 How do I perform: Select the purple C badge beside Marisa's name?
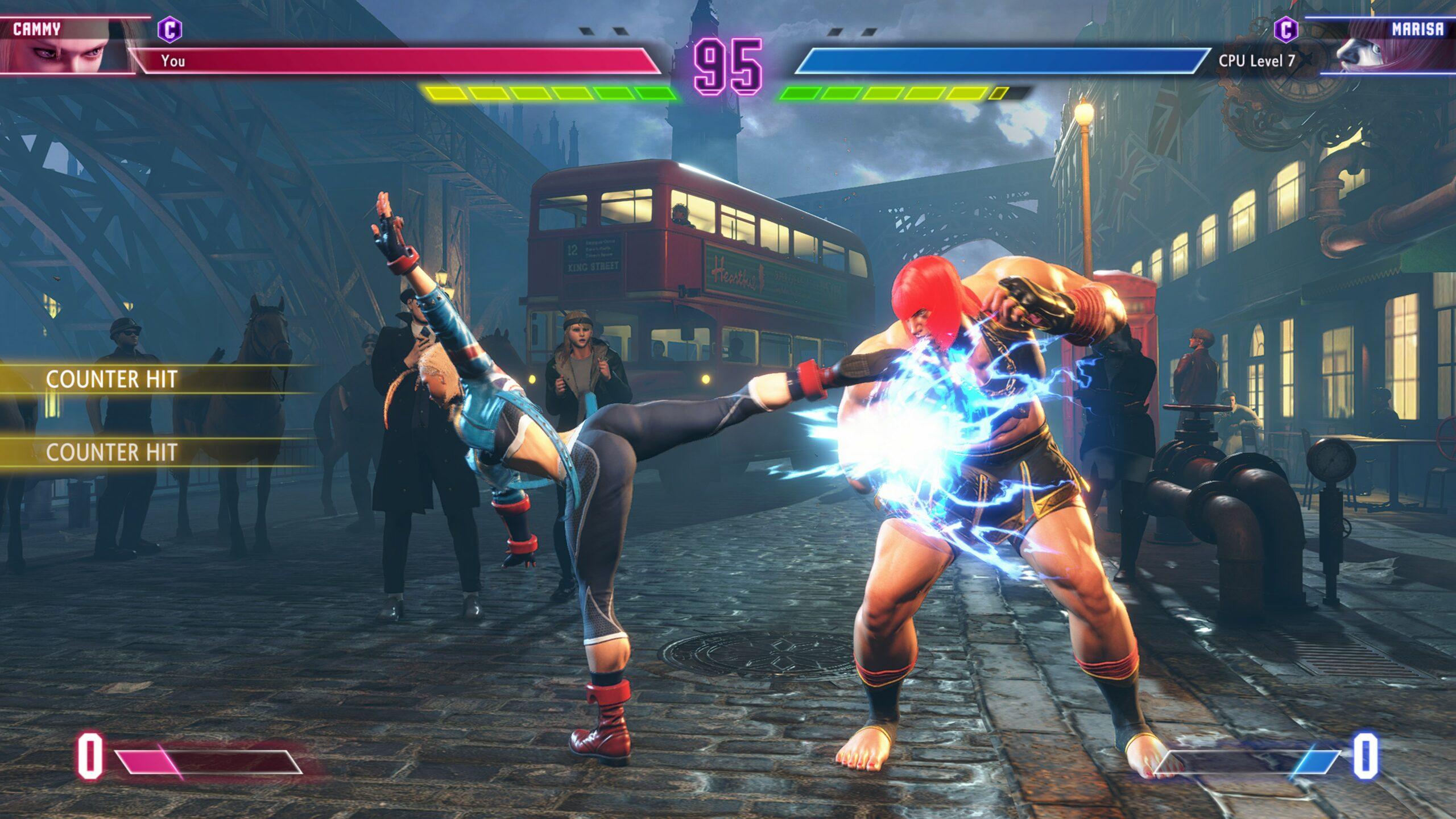pyautogui.click(x=1286, y=29)
